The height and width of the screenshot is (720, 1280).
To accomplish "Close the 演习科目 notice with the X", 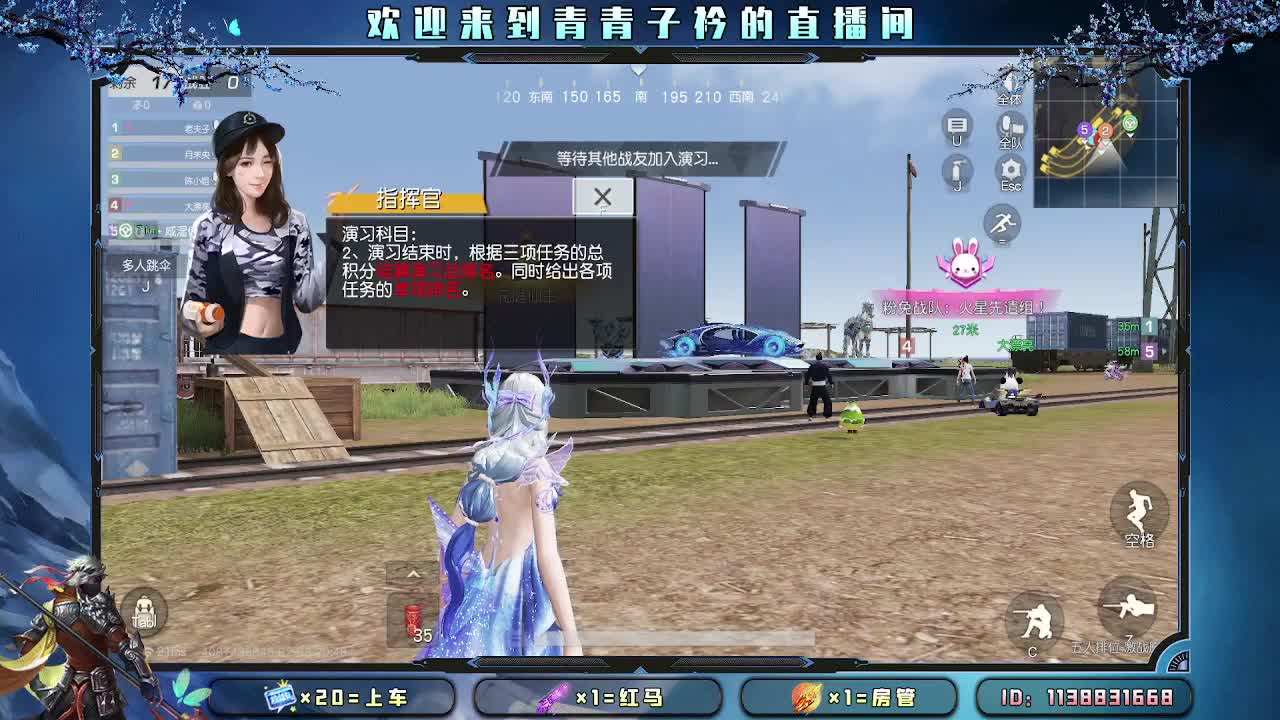I will [x=602, y=198].
